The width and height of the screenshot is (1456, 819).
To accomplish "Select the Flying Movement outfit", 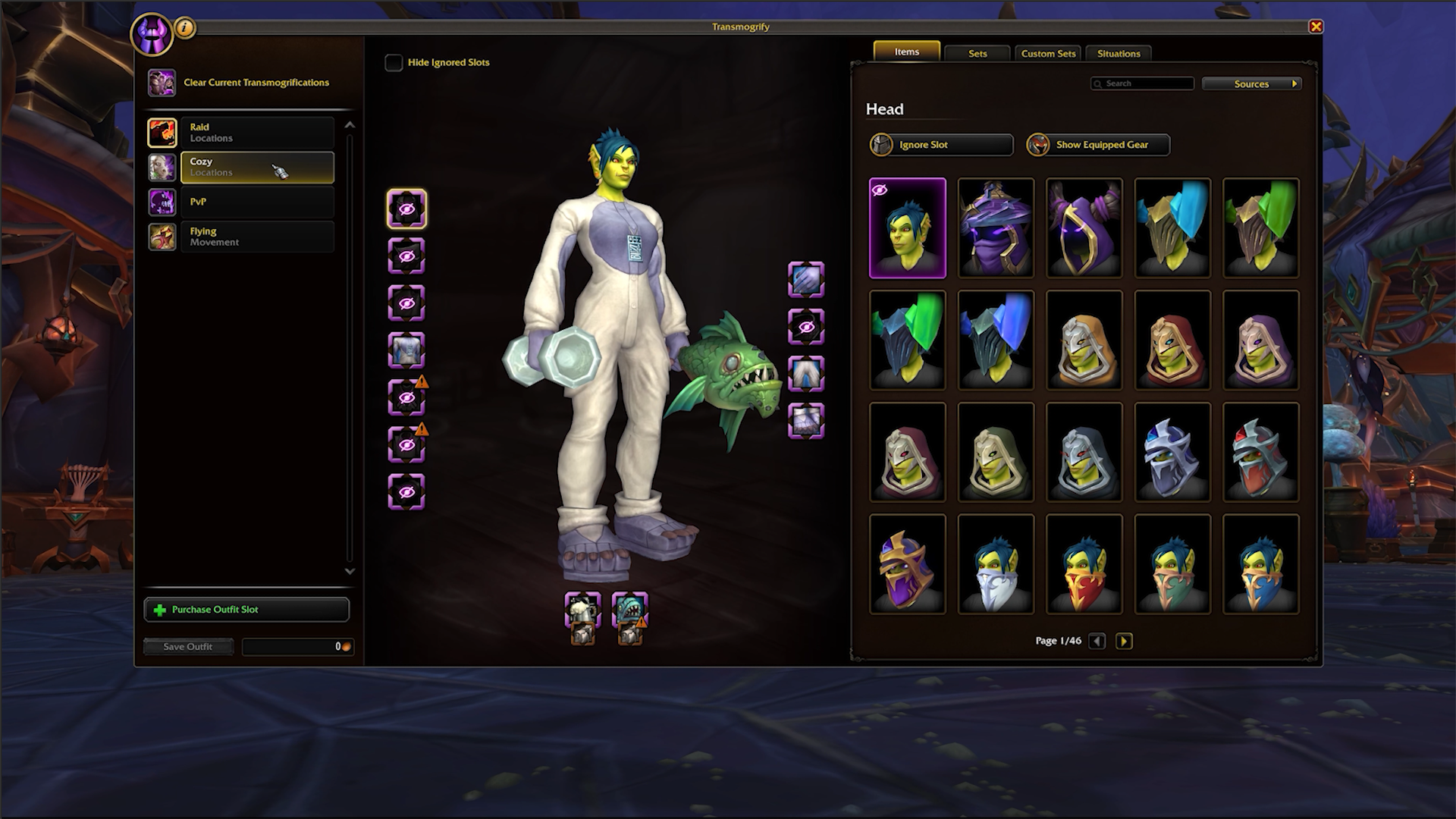I will point(256,237).
